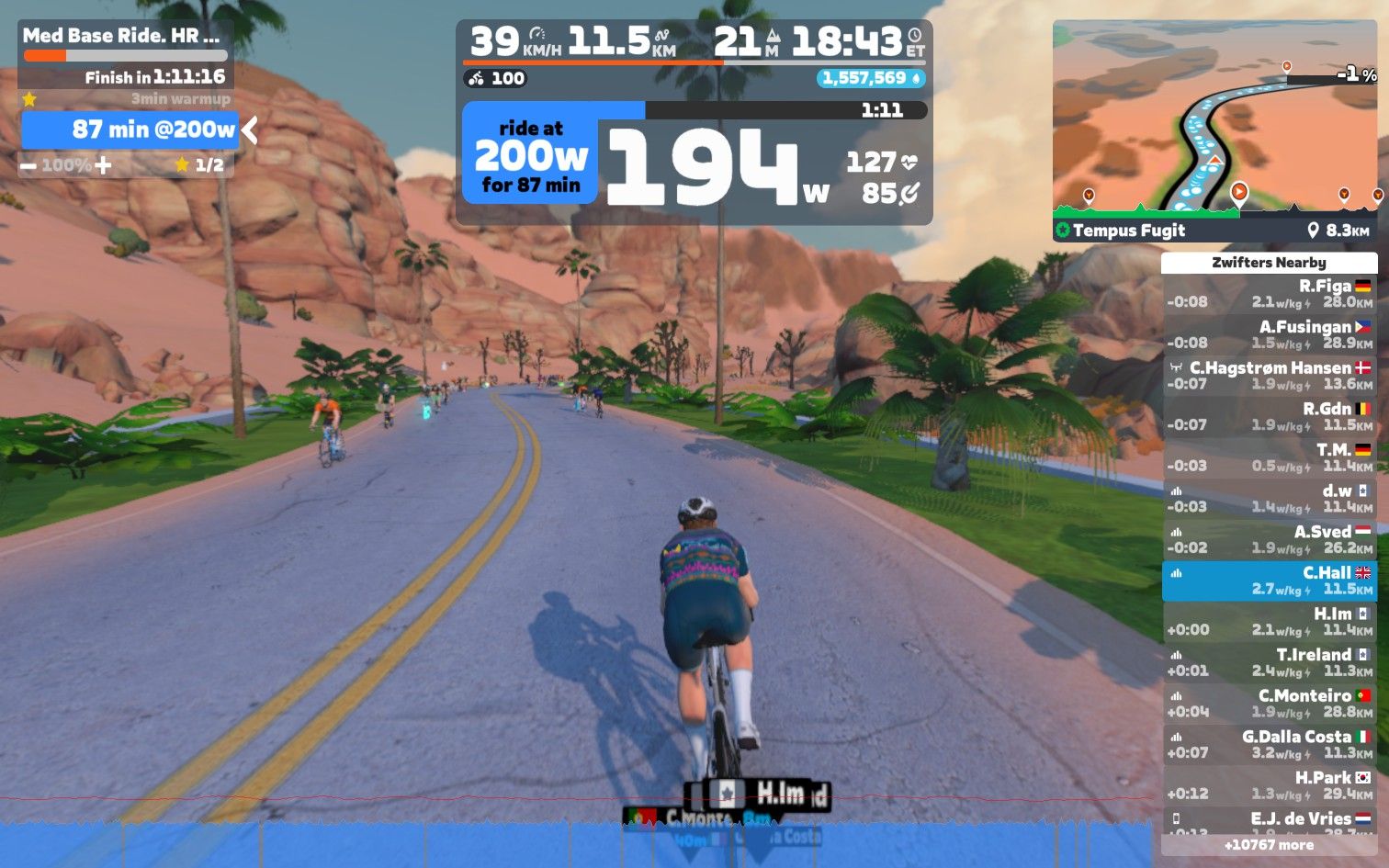Choose A.Fusingan from the nearby list
The width and height of the screenshot is (1389, 868).
coord(1269,334)
